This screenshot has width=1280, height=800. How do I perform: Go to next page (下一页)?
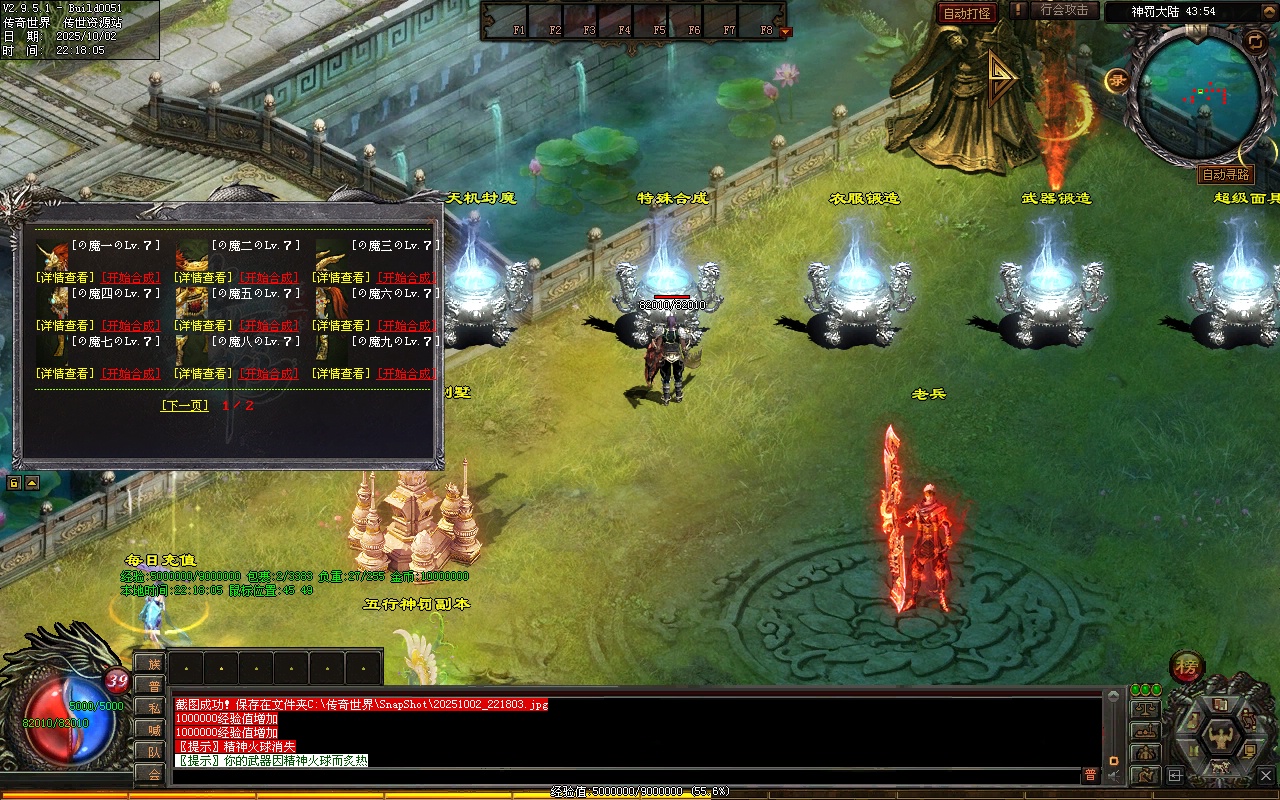tap(185, 406)
